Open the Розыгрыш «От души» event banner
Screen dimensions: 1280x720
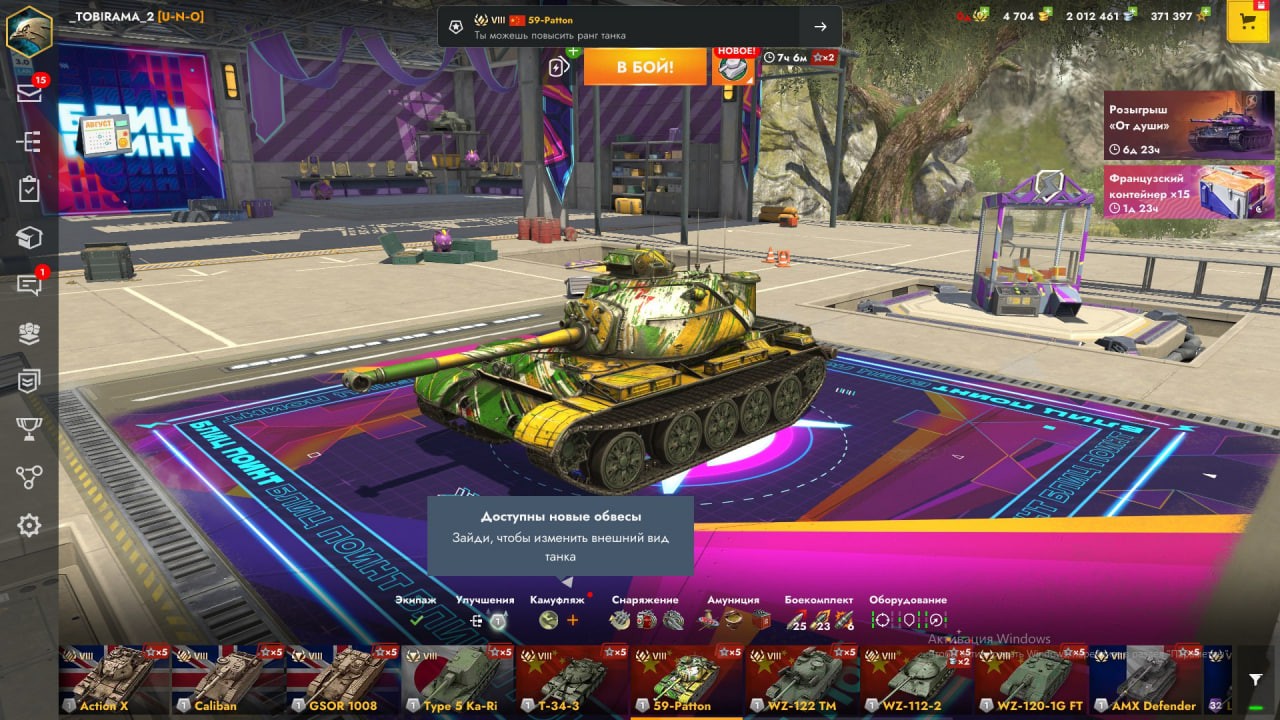pyautogui.click(x=1189, y=125)
